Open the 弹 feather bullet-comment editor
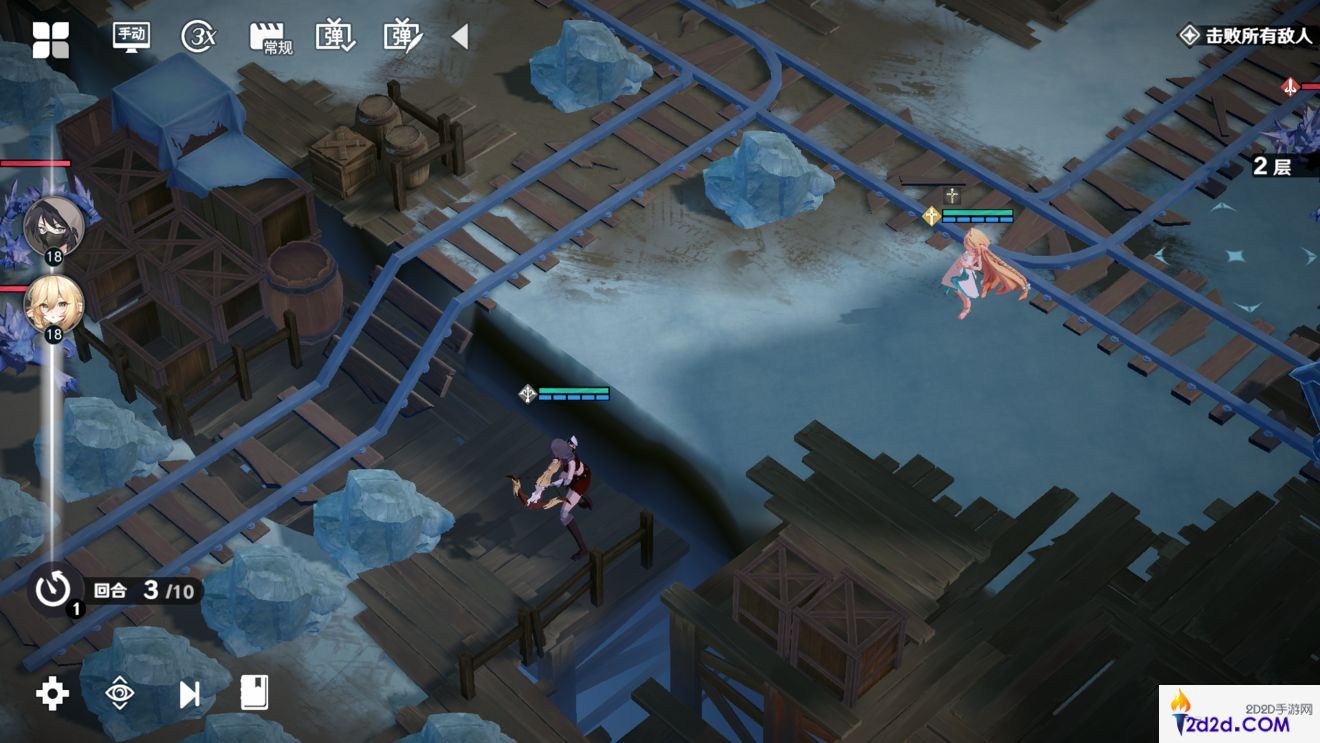Screen dimensions: 1320x743 (x=403, y=37)
